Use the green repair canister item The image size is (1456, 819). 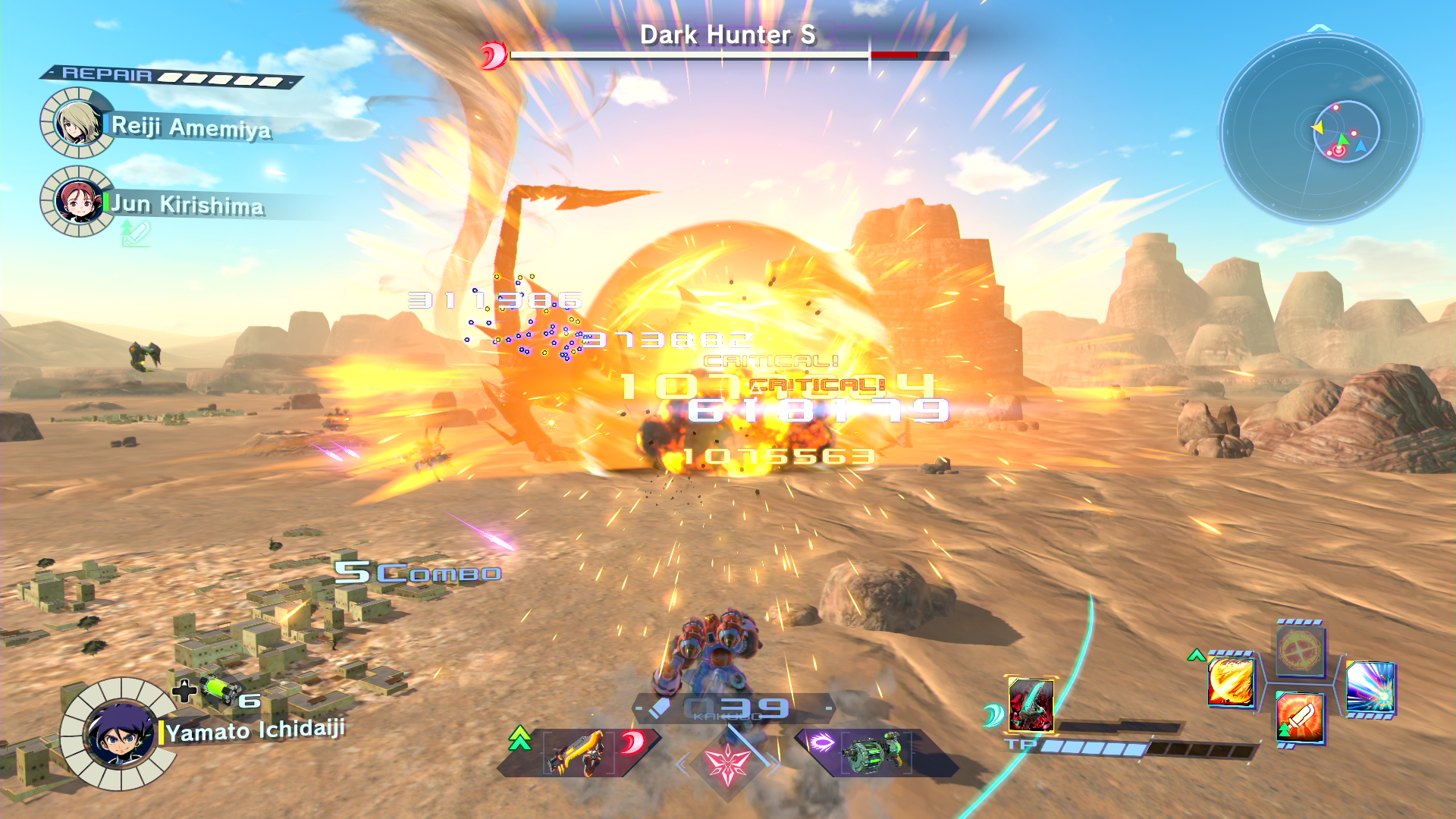point(218,690)
